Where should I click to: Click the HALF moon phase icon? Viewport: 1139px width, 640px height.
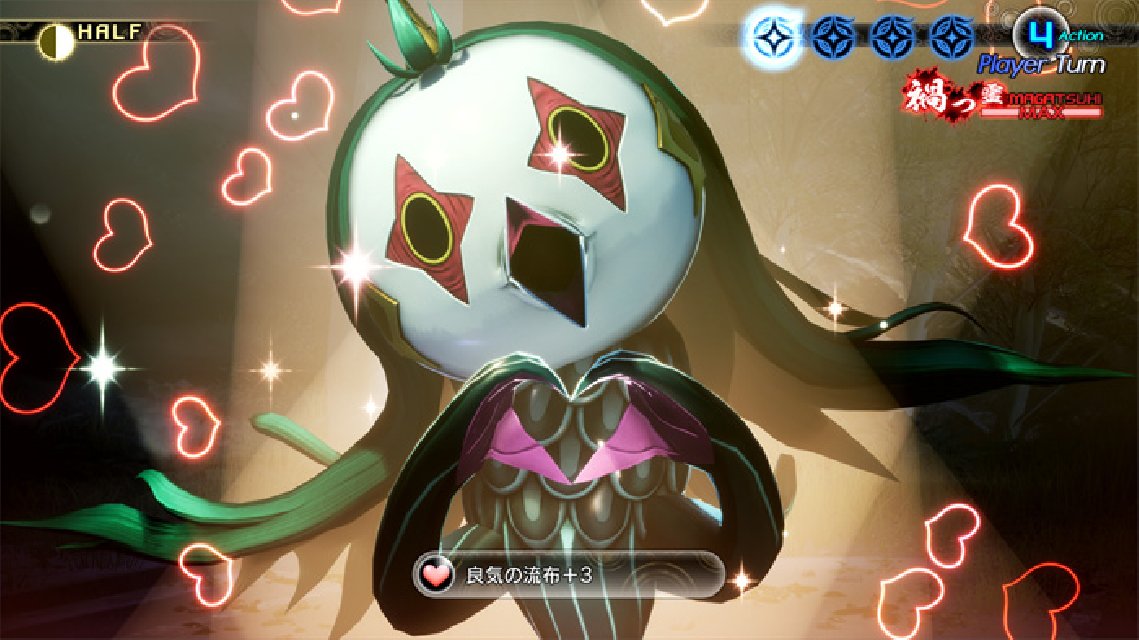click(57, 41)
